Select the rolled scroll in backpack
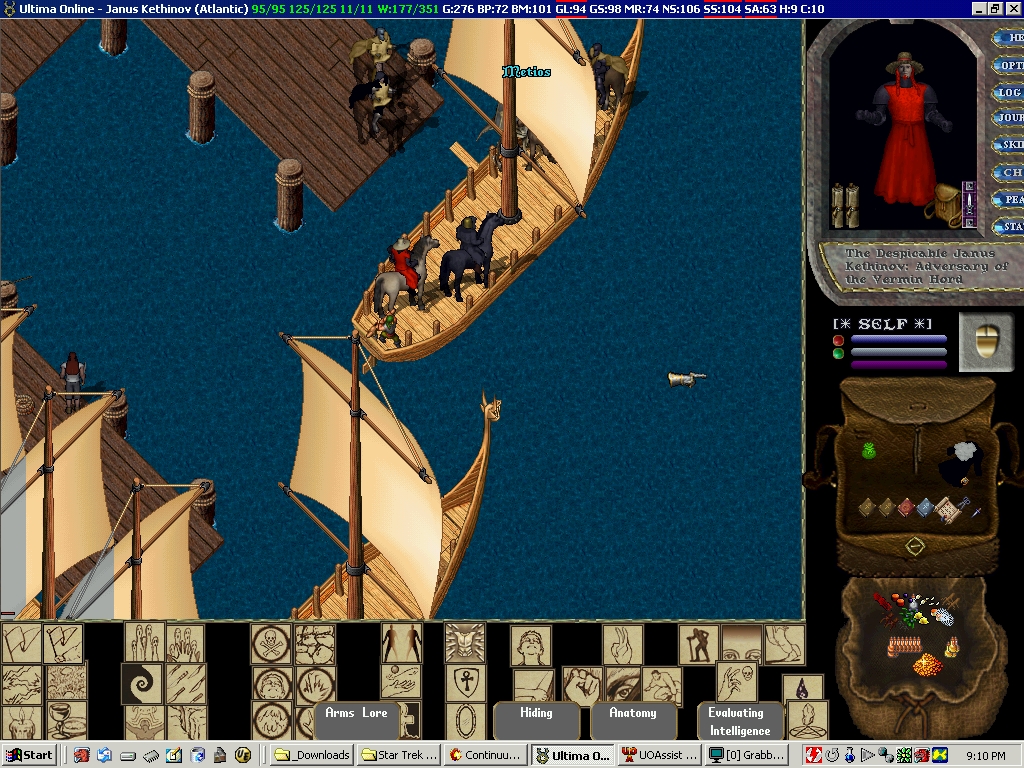The width and height of the screenshot is (1024, 768). [x=945, y=510]
